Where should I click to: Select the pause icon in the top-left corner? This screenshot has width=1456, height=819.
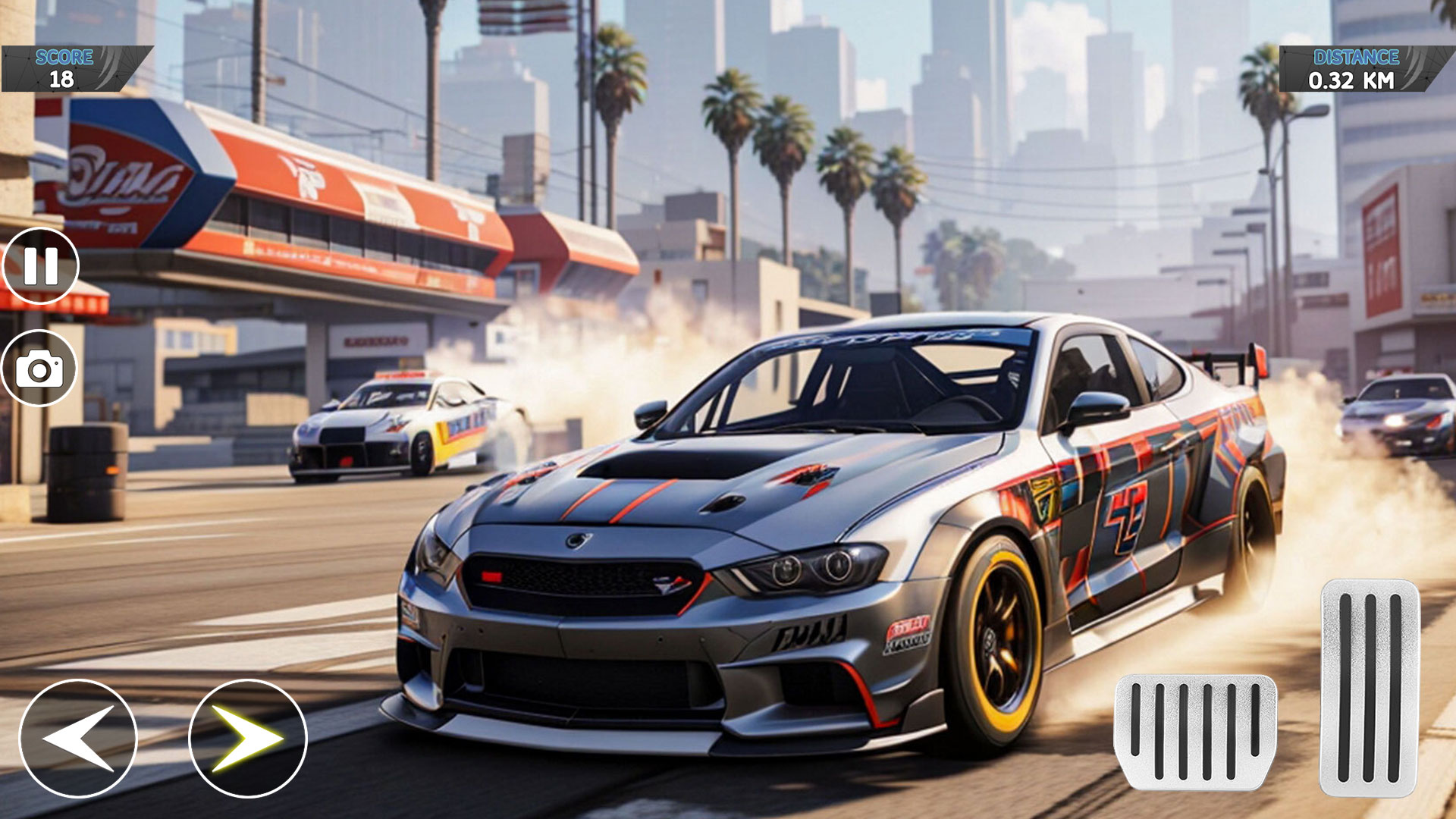(x=42, y=264)
